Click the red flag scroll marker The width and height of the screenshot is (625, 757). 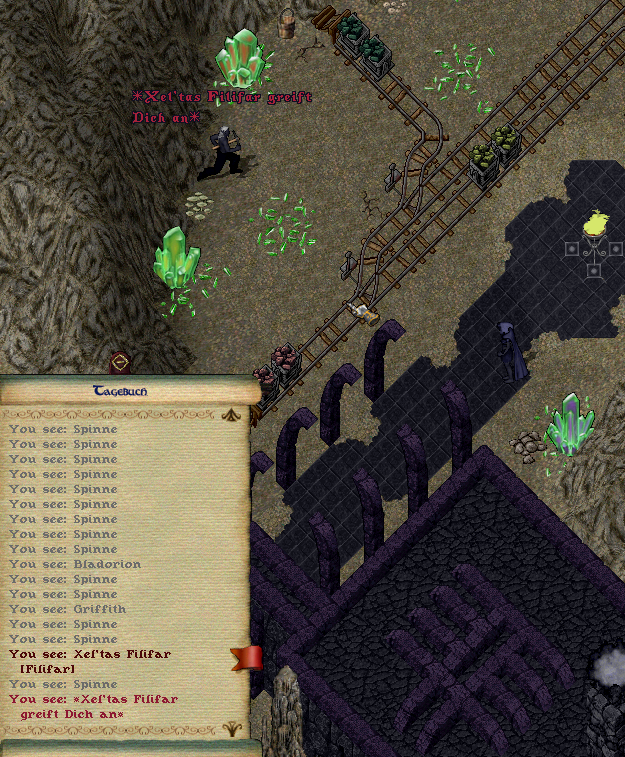coord(246,657)
